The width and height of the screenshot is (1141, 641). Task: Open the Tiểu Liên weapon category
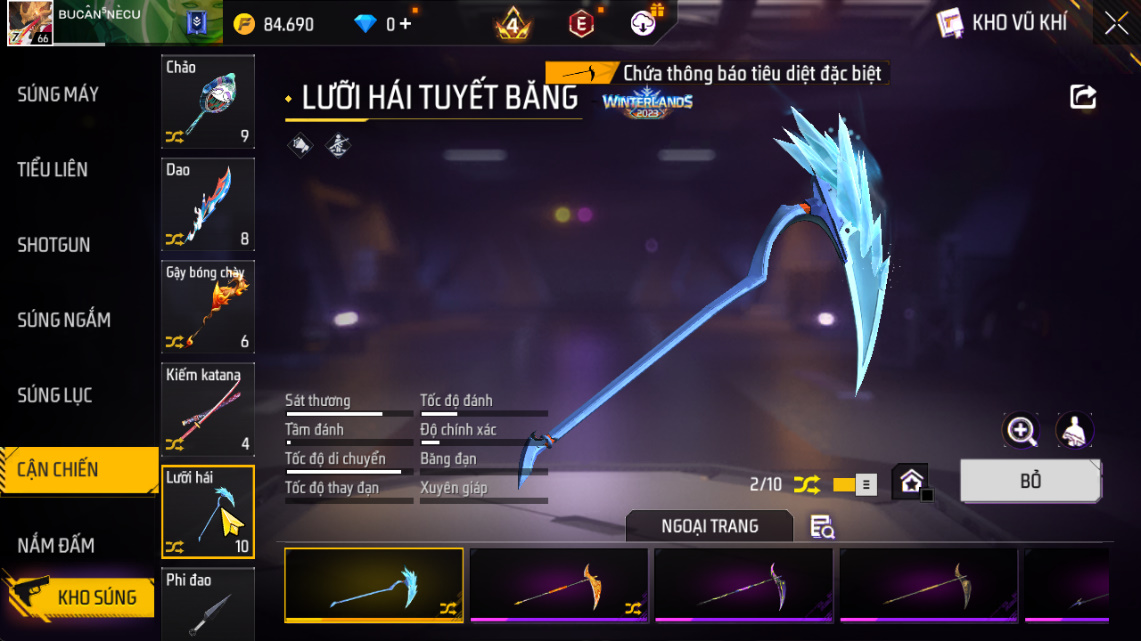[x=53, y=170]
